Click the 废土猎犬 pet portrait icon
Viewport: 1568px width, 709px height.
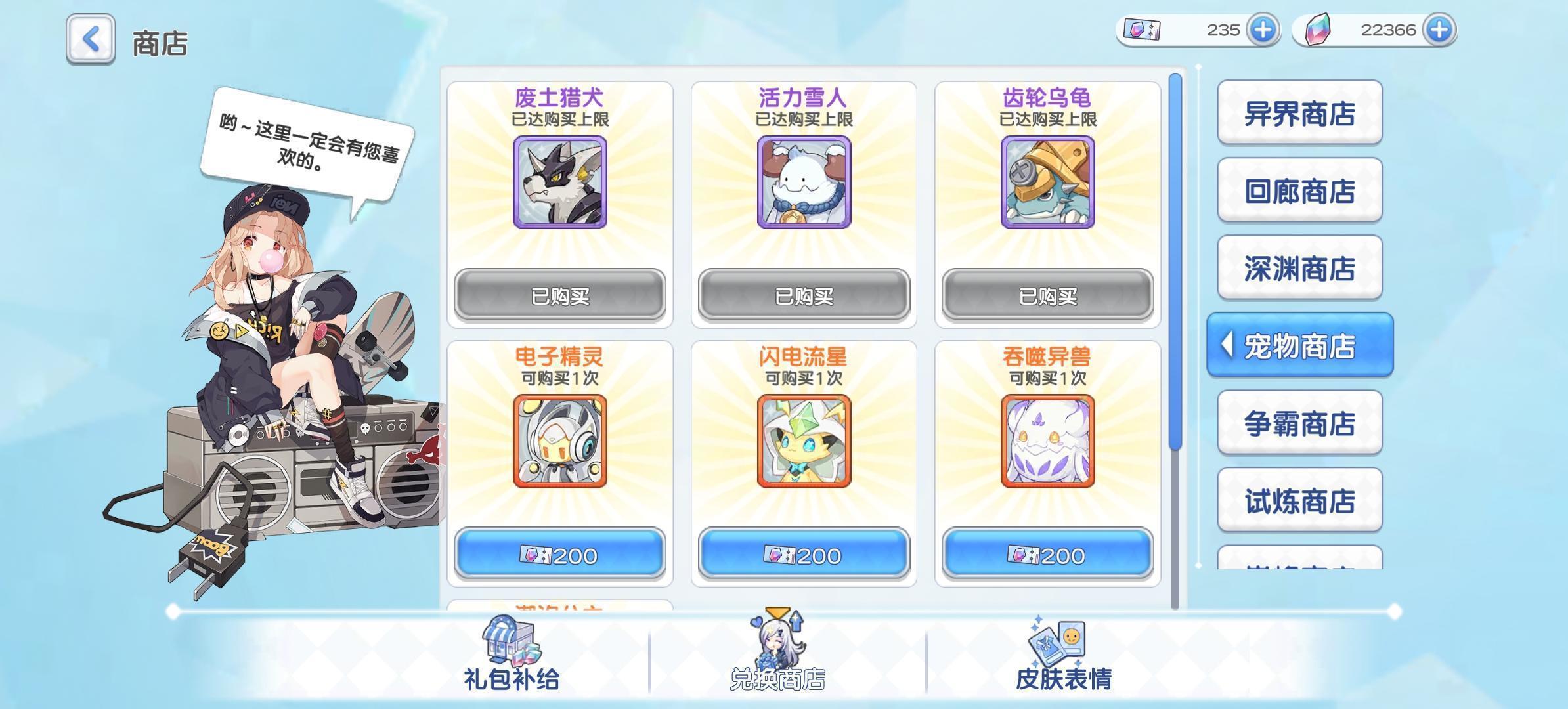(561, 184)
